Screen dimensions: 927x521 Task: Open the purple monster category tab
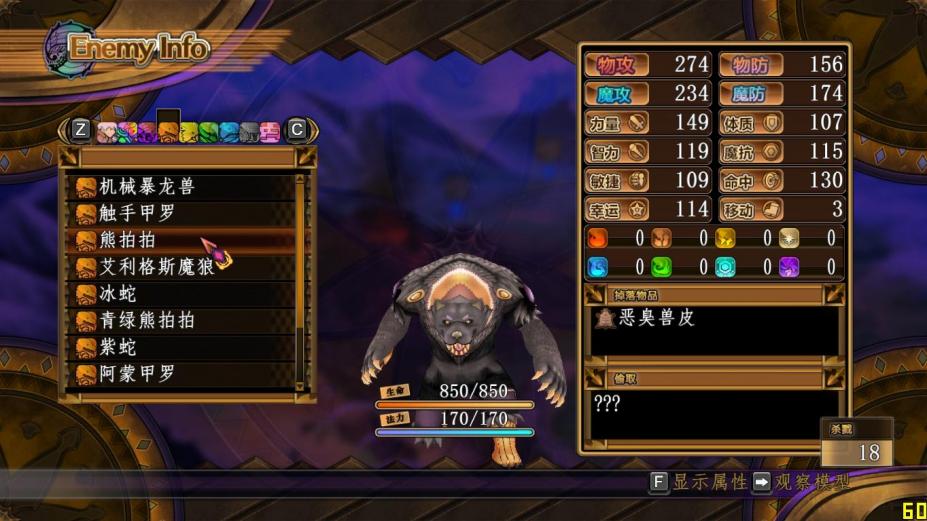tap(148, 131)
